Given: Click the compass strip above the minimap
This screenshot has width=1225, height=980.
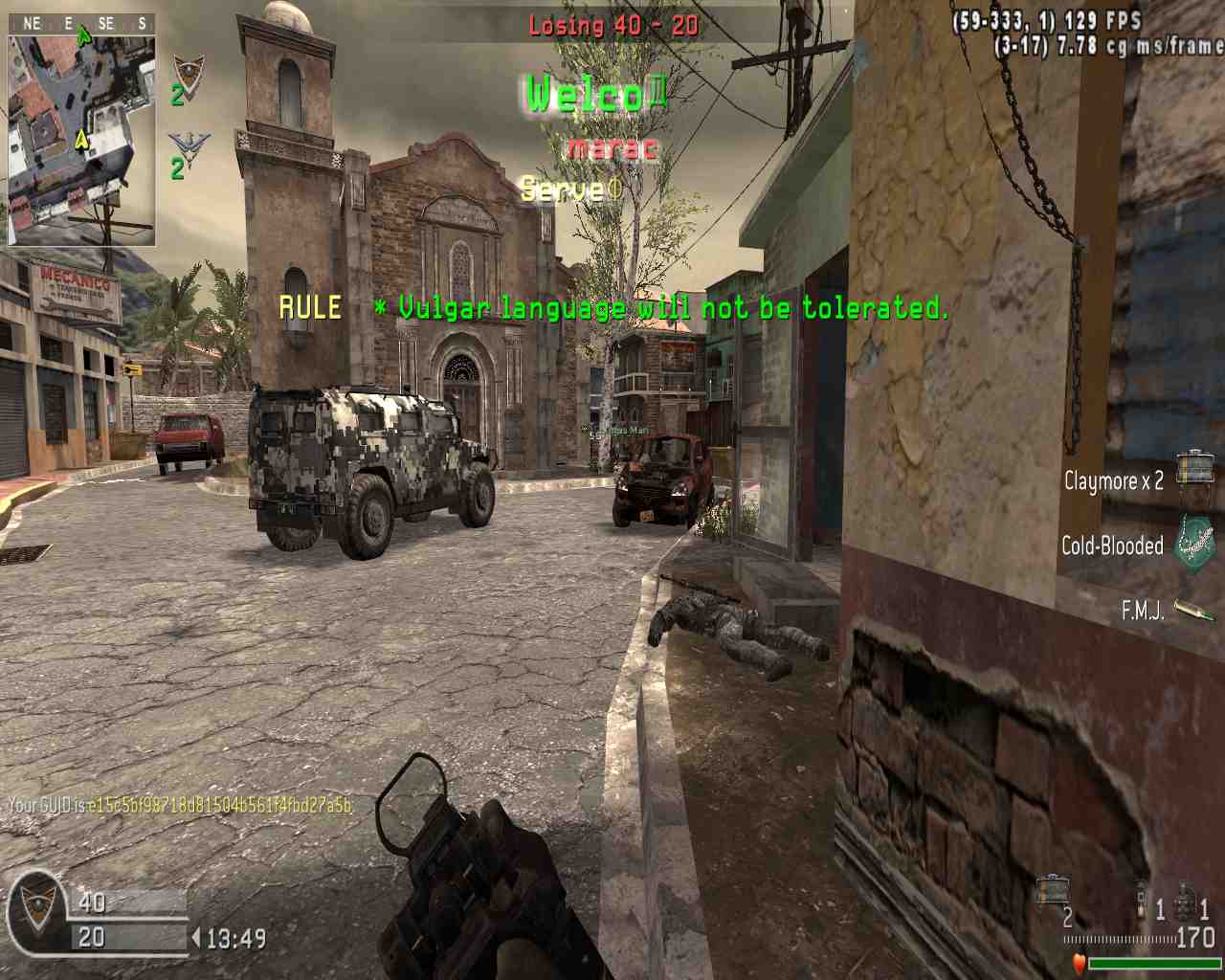Looking at the screenshot, I should 81,24.
